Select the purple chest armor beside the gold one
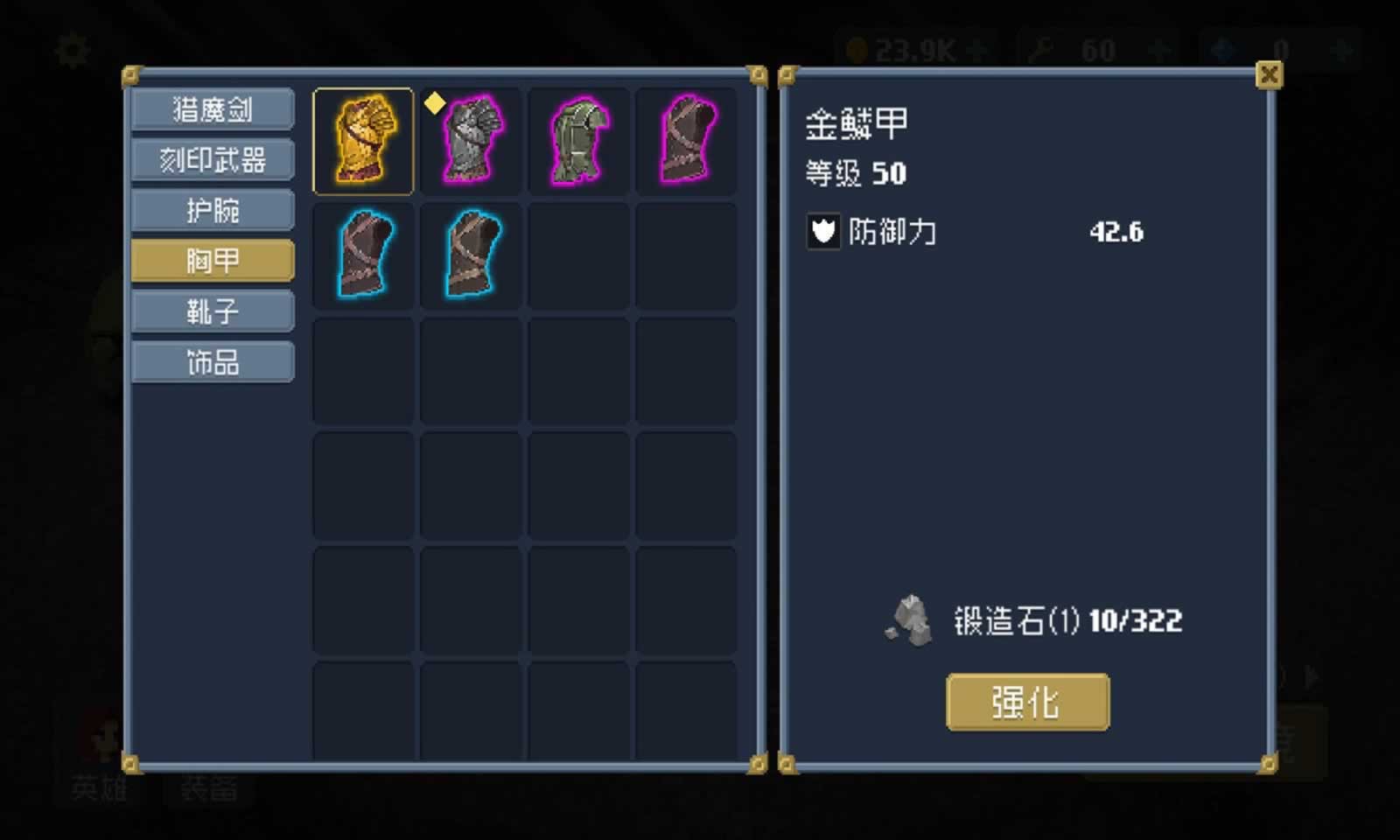Screen dimensions: 1400x840 471,140
